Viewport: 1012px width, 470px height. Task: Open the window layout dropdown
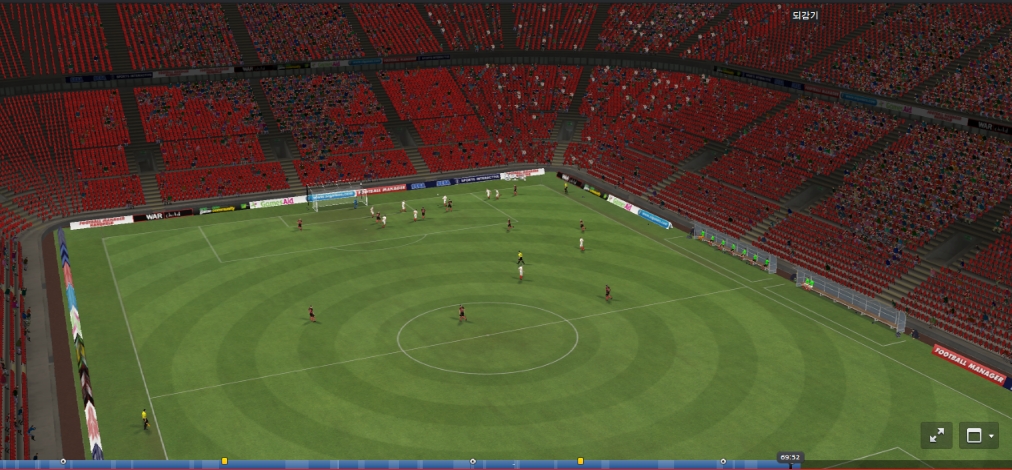[x=978, y=435]
